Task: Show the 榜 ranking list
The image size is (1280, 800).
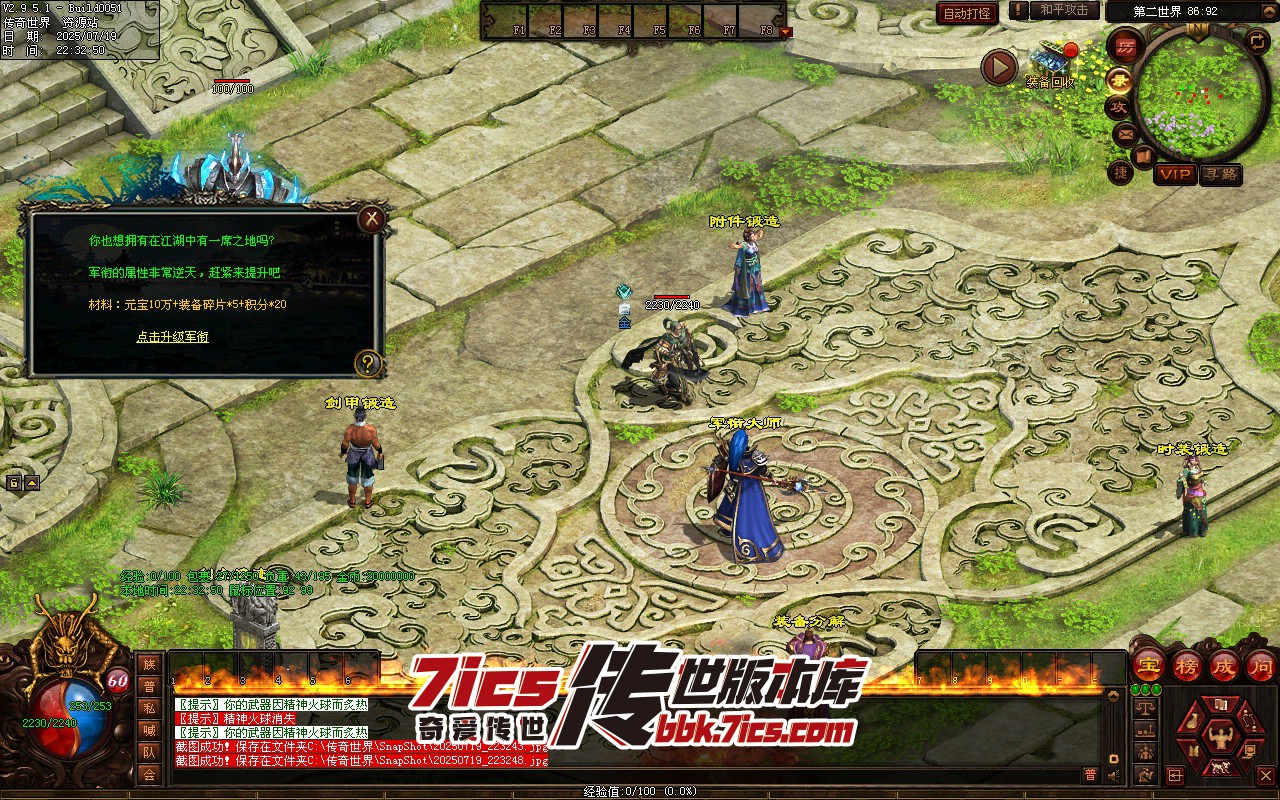Action: (1187, 664)
